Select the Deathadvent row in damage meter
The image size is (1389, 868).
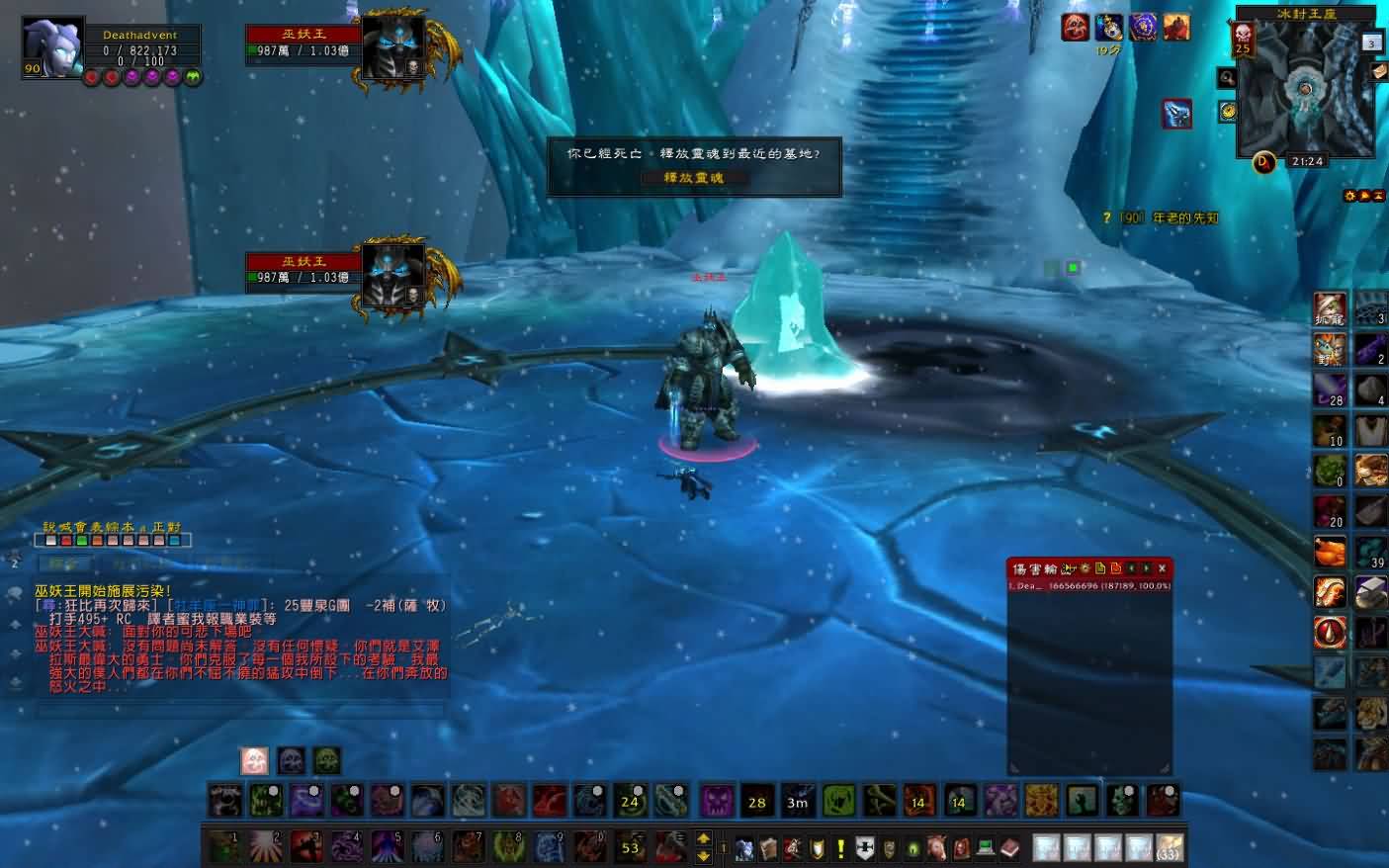click(1088, 586)
